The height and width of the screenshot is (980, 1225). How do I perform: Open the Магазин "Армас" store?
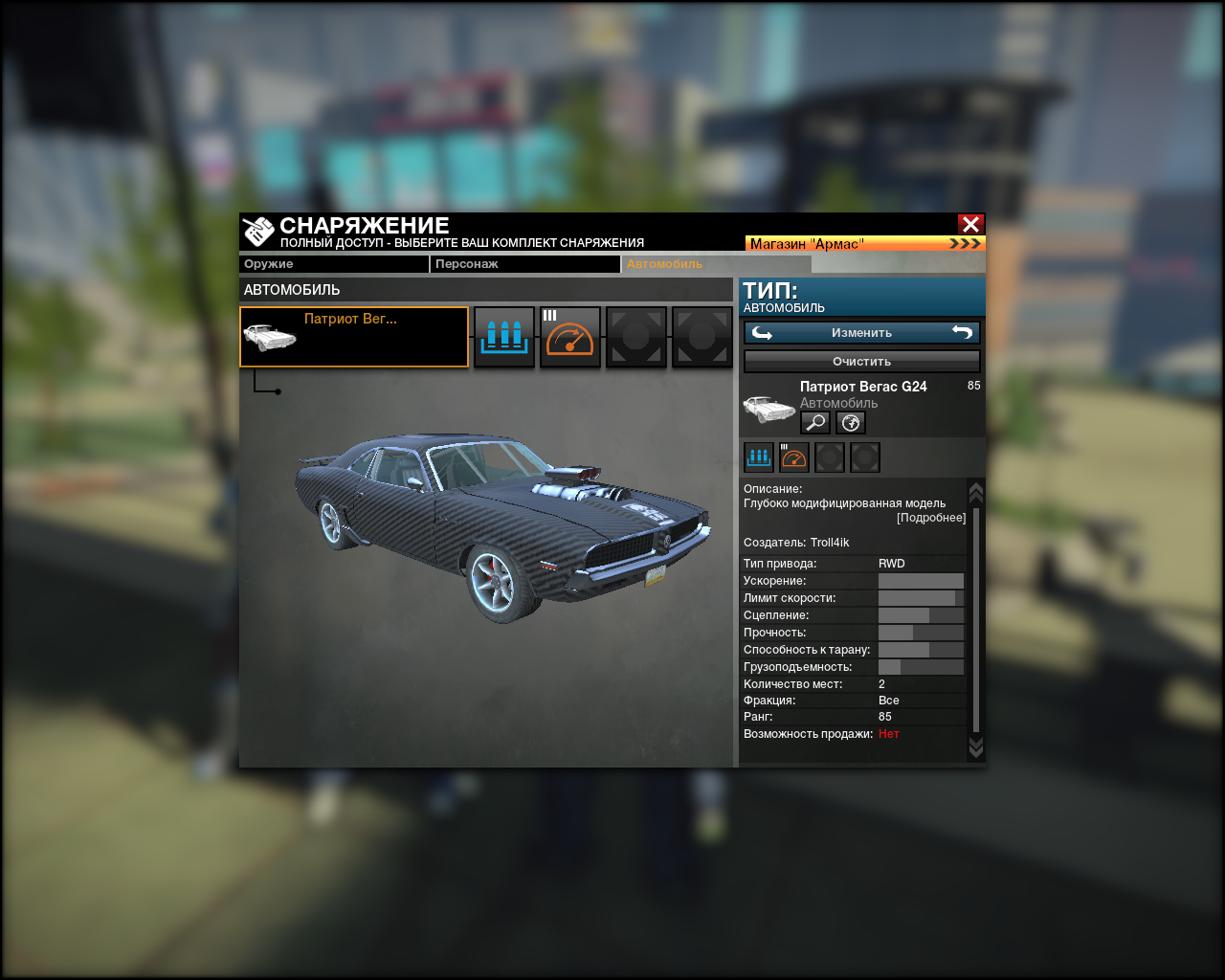[x=864, y=244]
